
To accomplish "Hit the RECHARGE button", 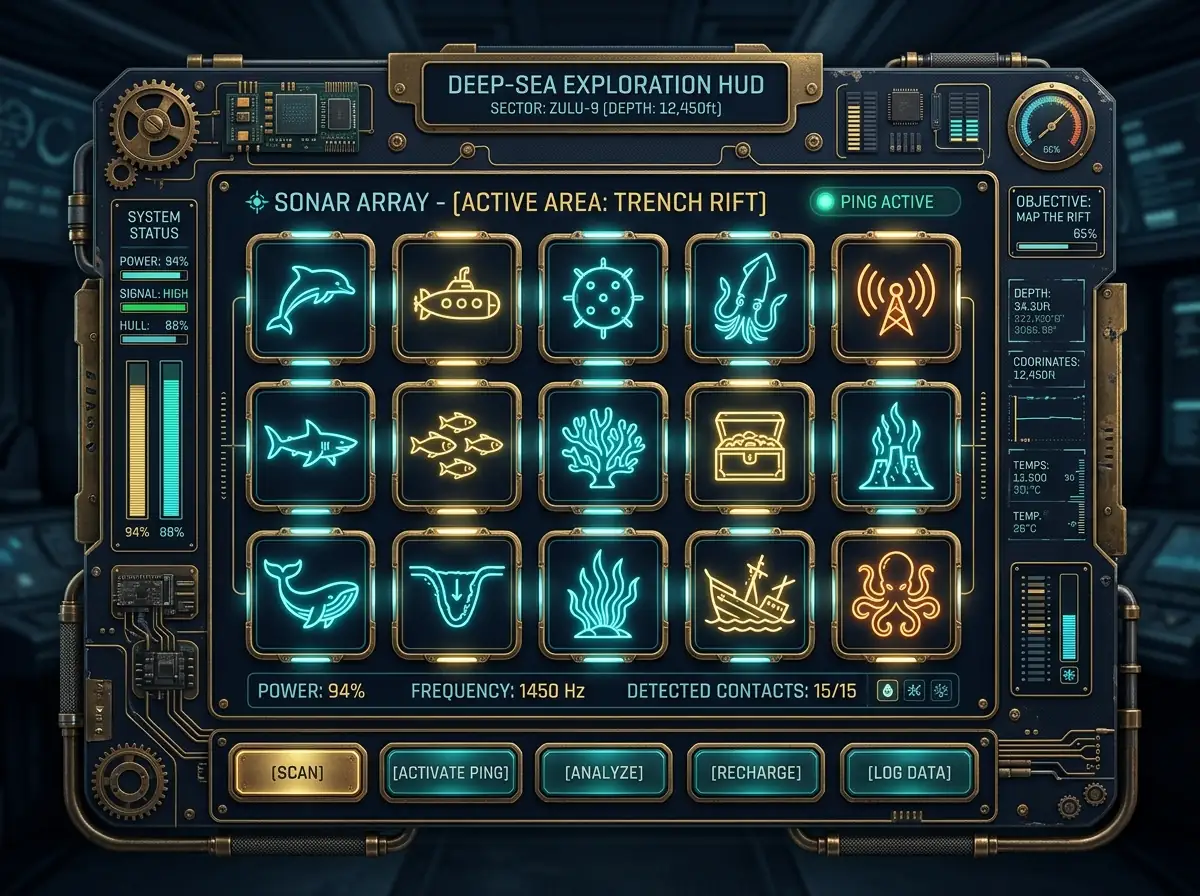I will (x=755, y=773).
